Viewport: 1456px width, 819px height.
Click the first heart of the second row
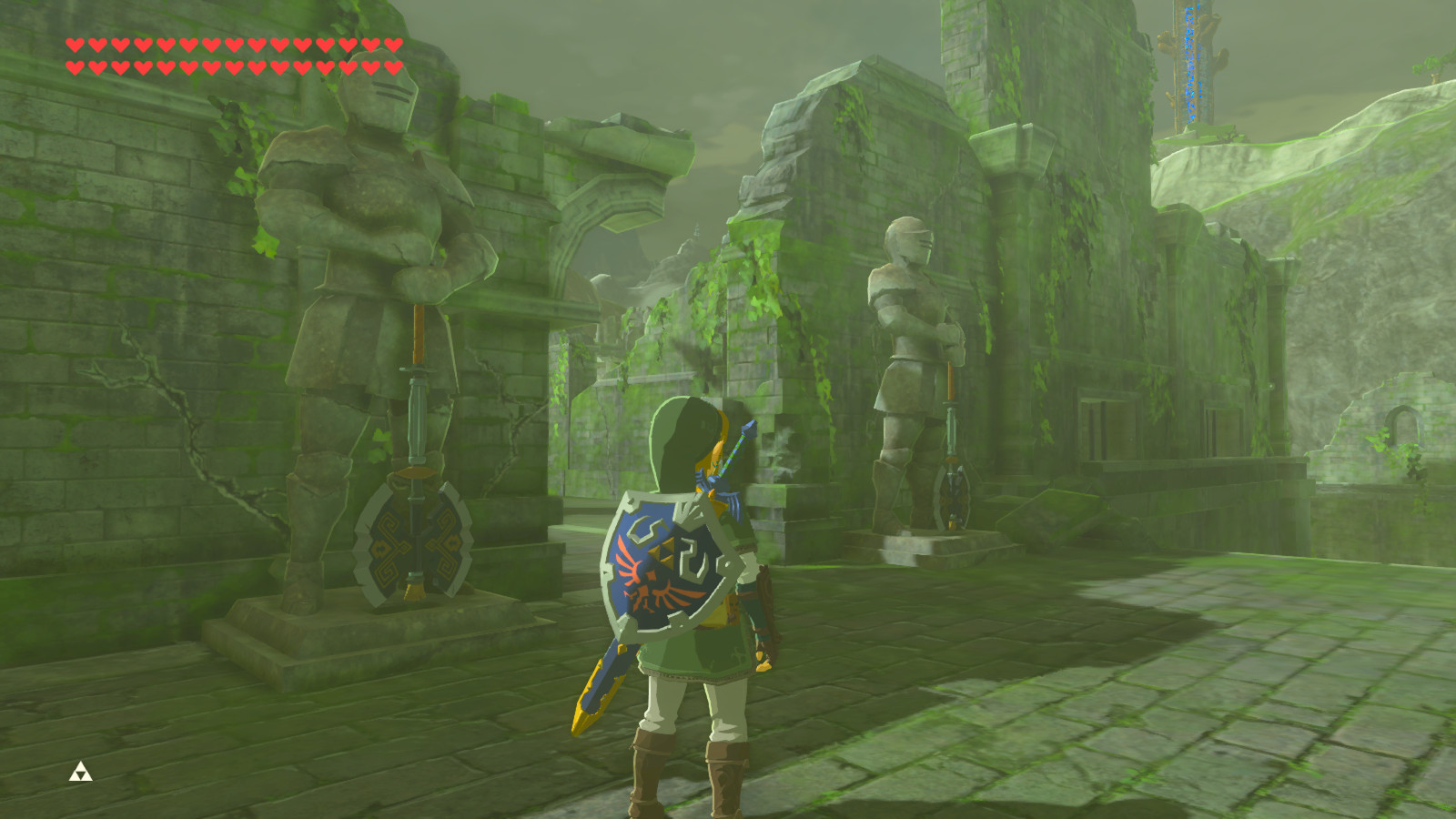click(x=76, y=66)
